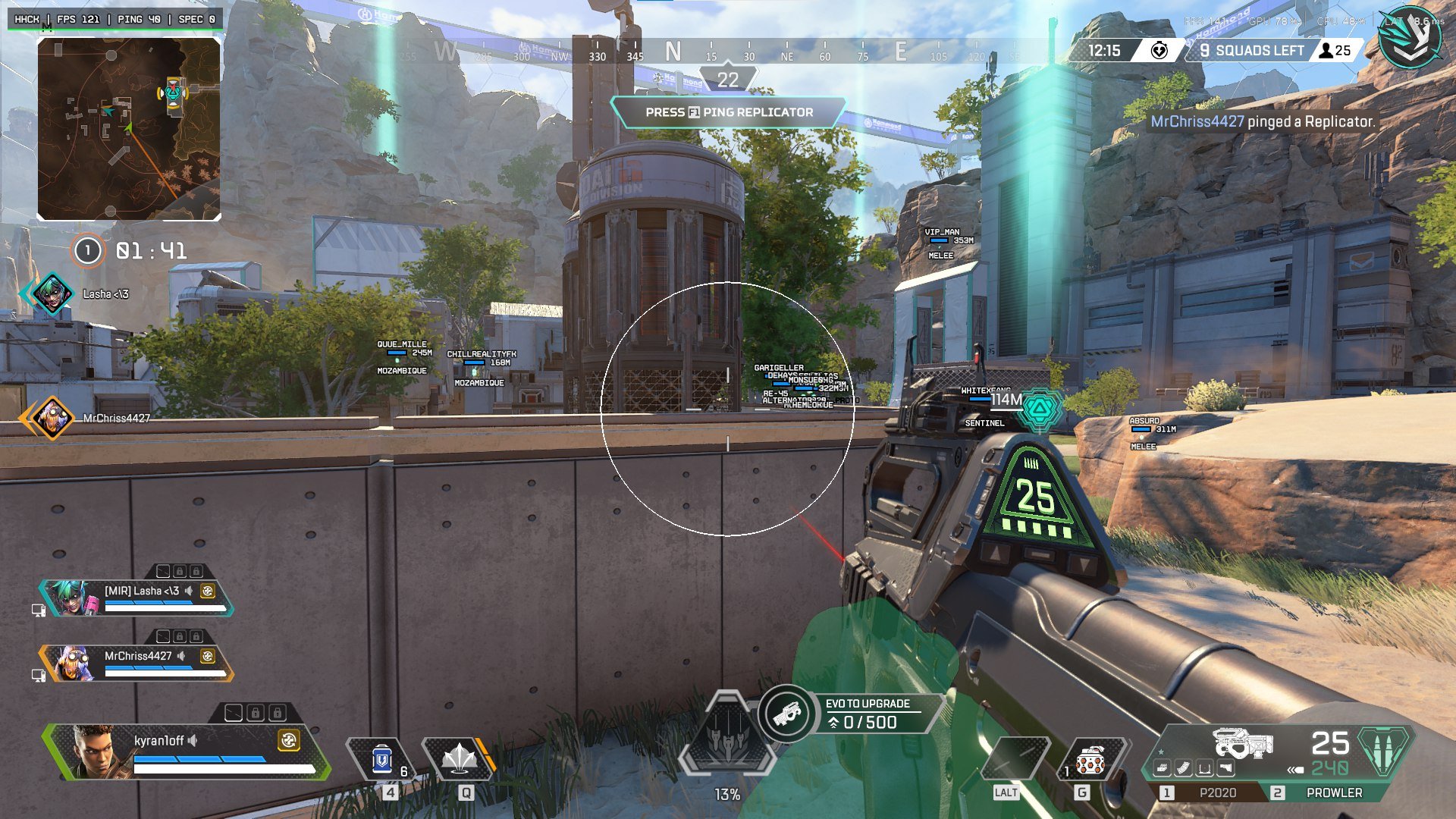Toggle the gold legend swap icon for Lasha
The width and height of the screenshot is (1456, 819).
point(208,591)
